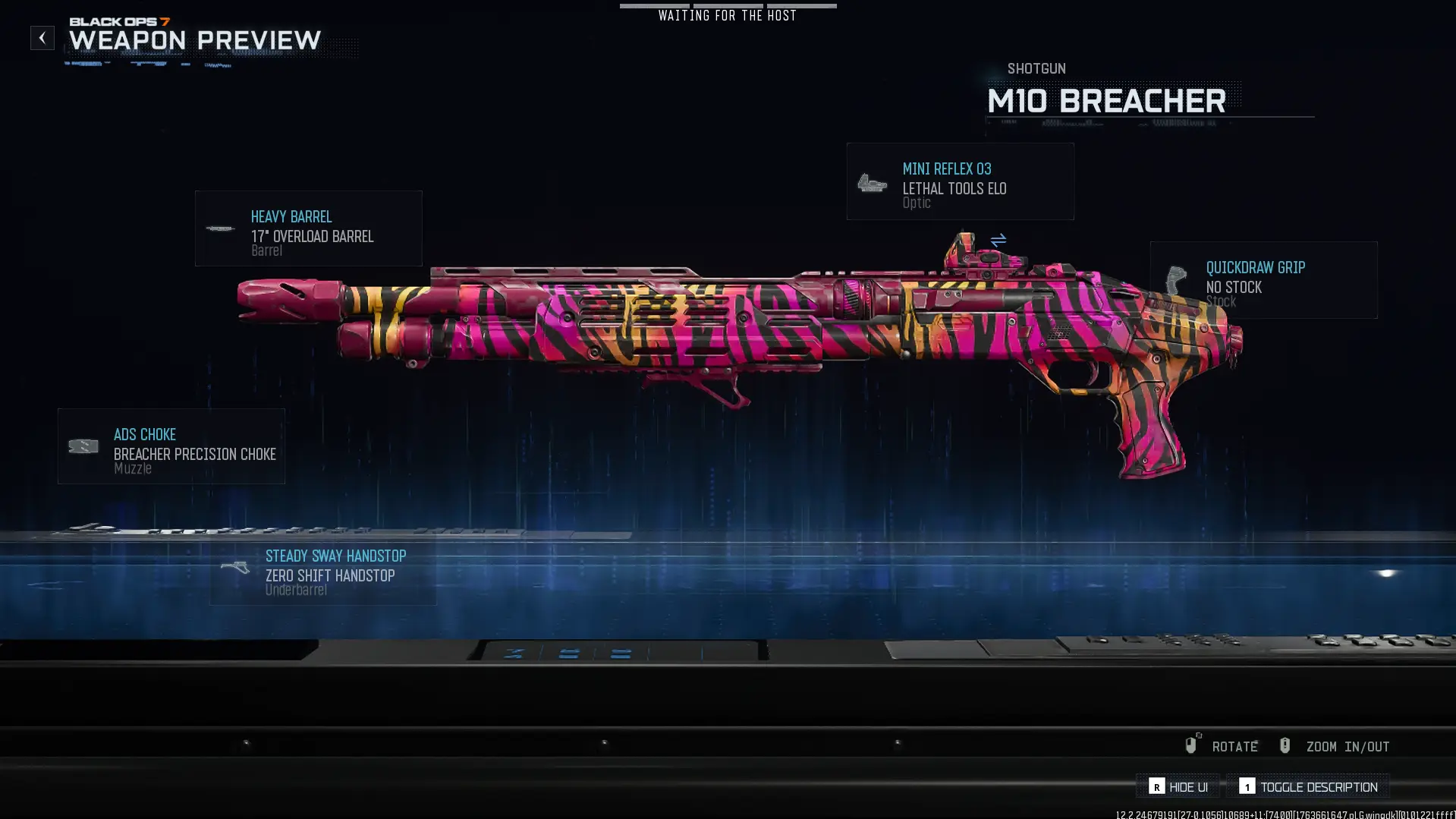1456x819 pixels.
Task: Select the ADS Choke muzzle attachment icon
Action: [82, 448]
